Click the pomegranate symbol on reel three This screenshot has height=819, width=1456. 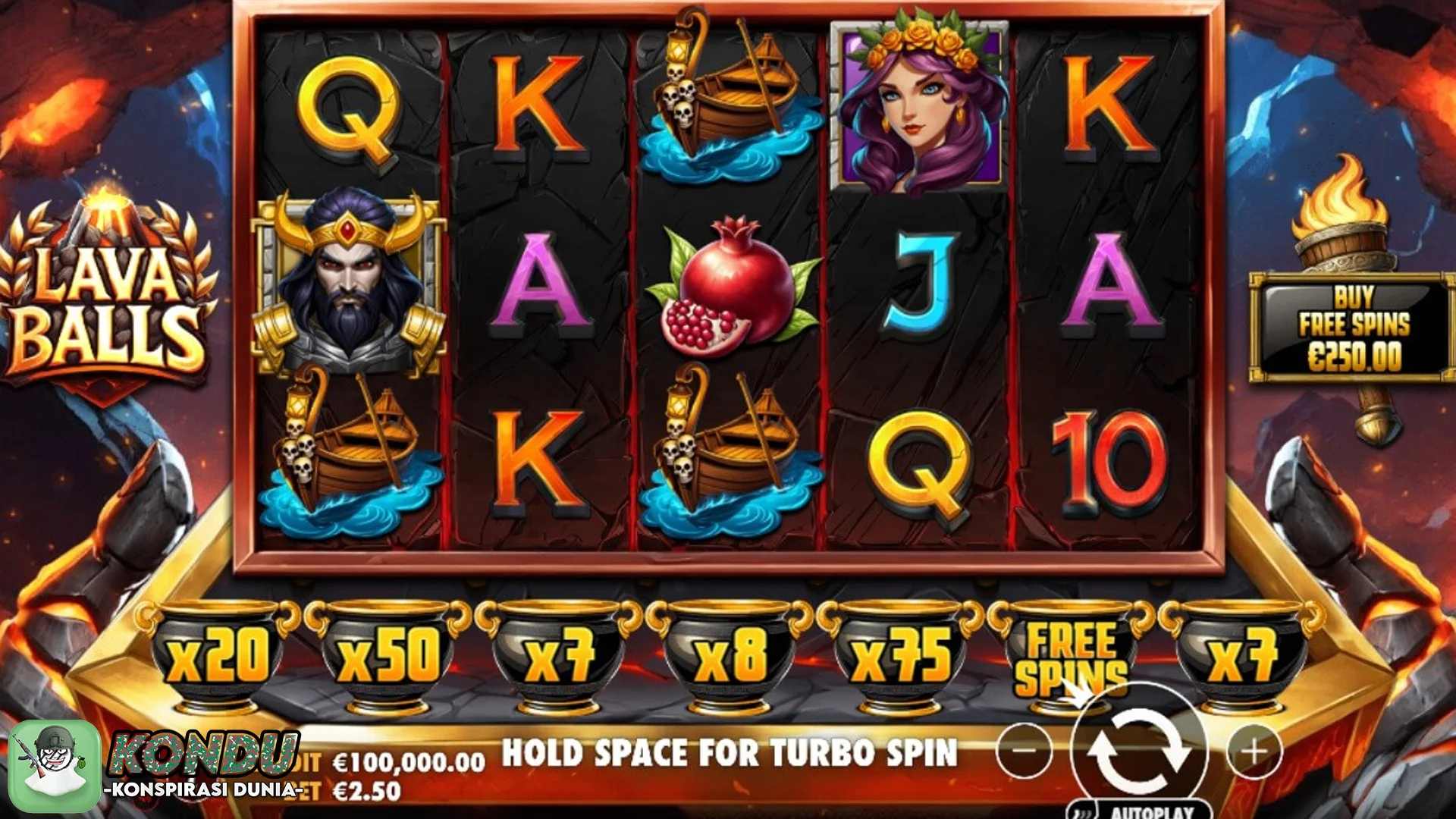click(732, 288)
